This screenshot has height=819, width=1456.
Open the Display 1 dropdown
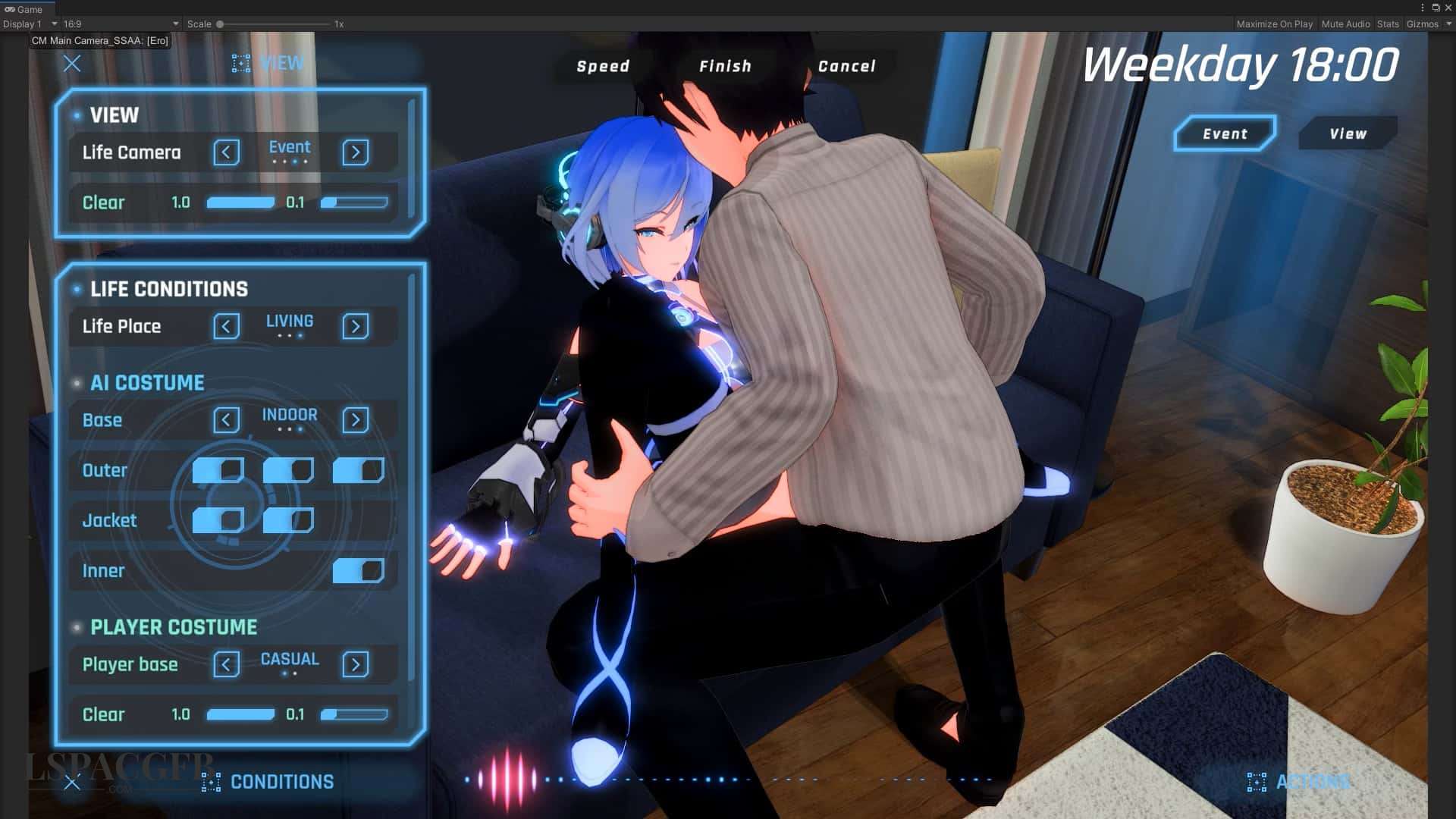click(28, 24)
